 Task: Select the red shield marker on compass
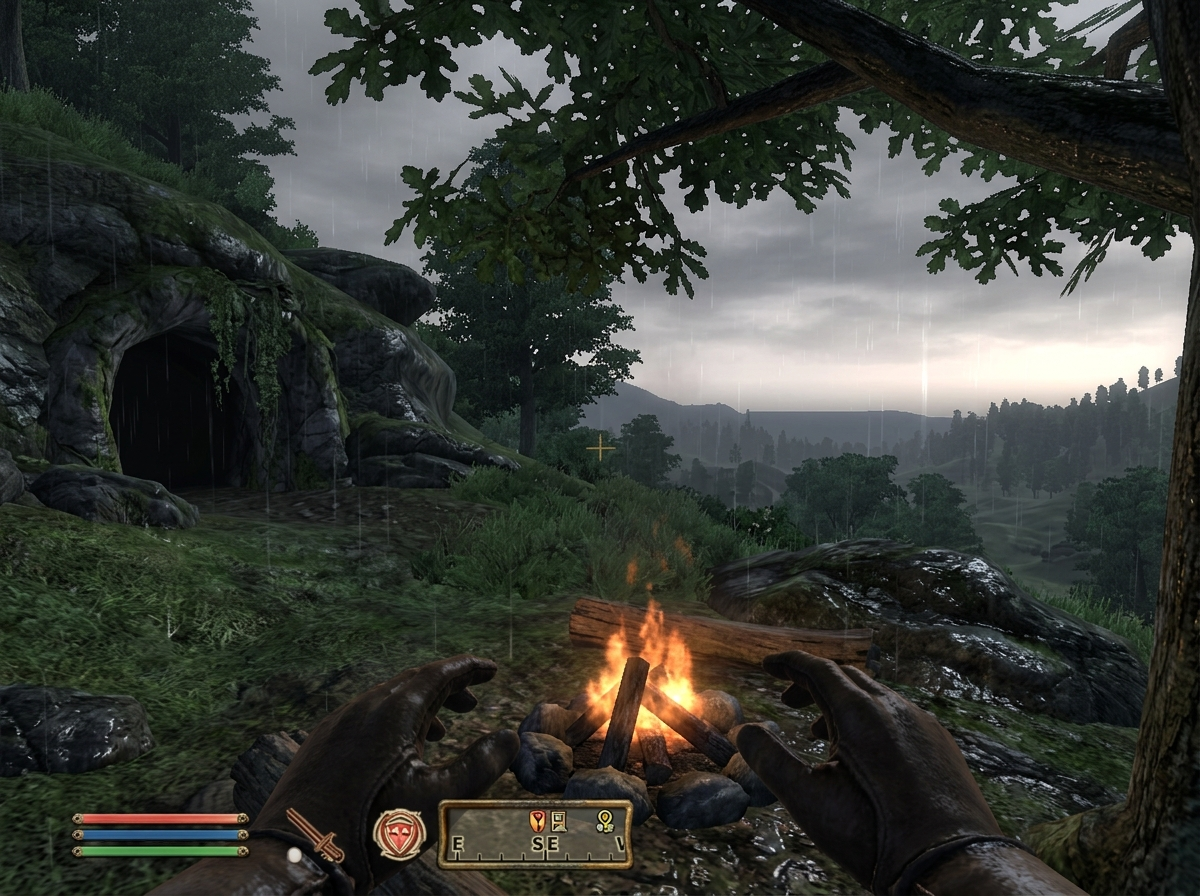click(536, 821)
